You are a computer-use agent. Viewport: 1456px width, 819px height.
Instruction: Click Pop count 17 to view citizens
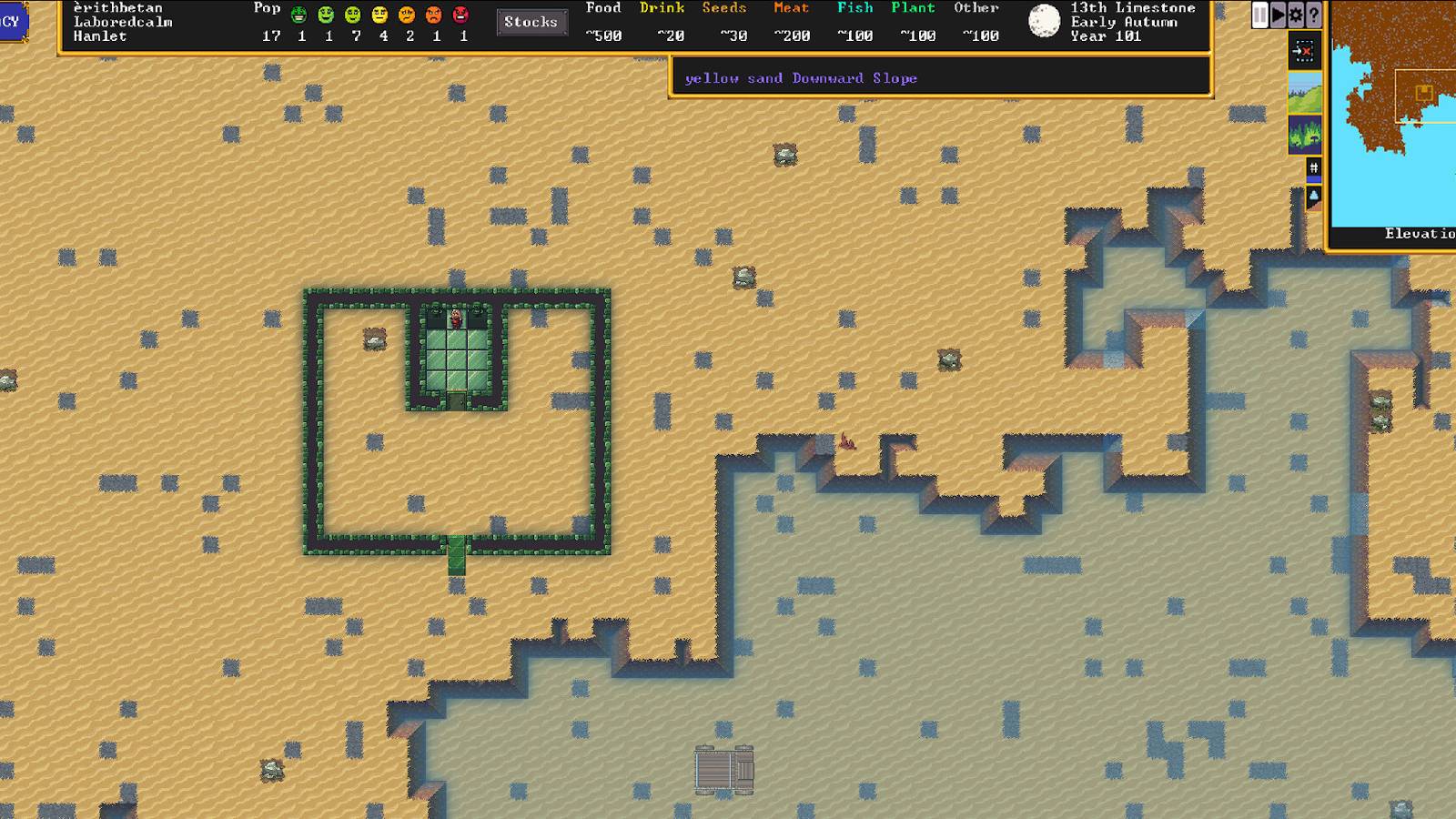[271, 37]
